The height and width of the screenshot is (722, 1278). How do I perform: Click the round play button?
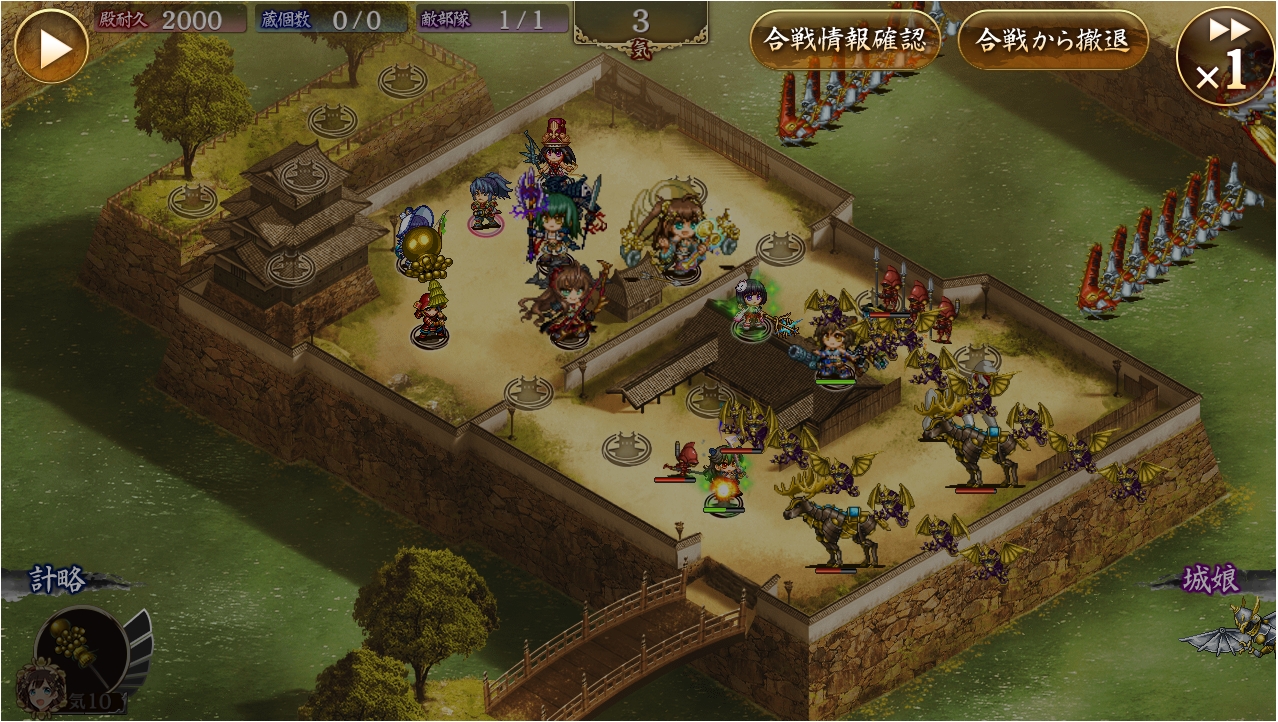tap(51, 46)
